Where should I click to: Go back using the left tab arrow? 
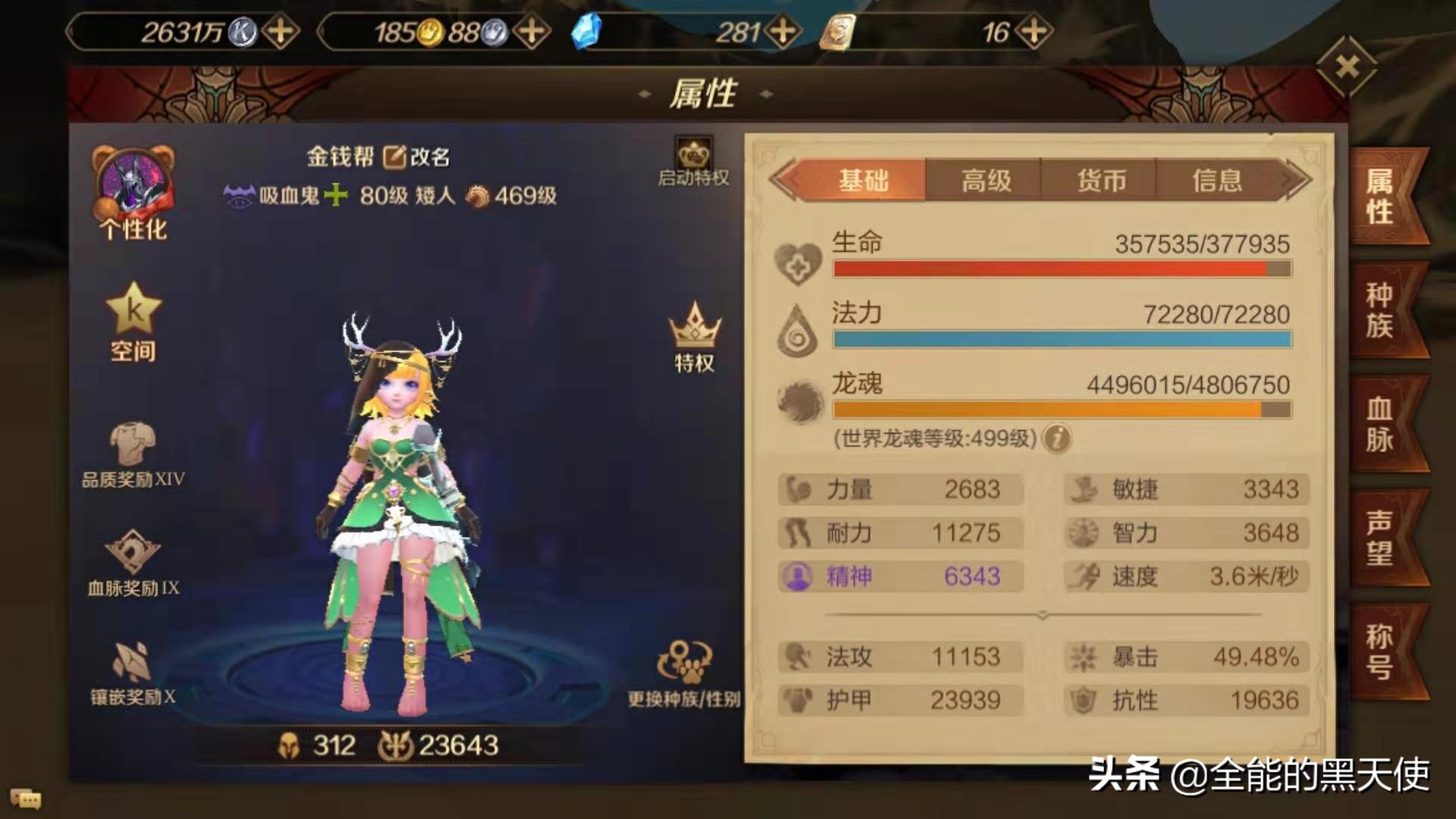coord(786,179)
